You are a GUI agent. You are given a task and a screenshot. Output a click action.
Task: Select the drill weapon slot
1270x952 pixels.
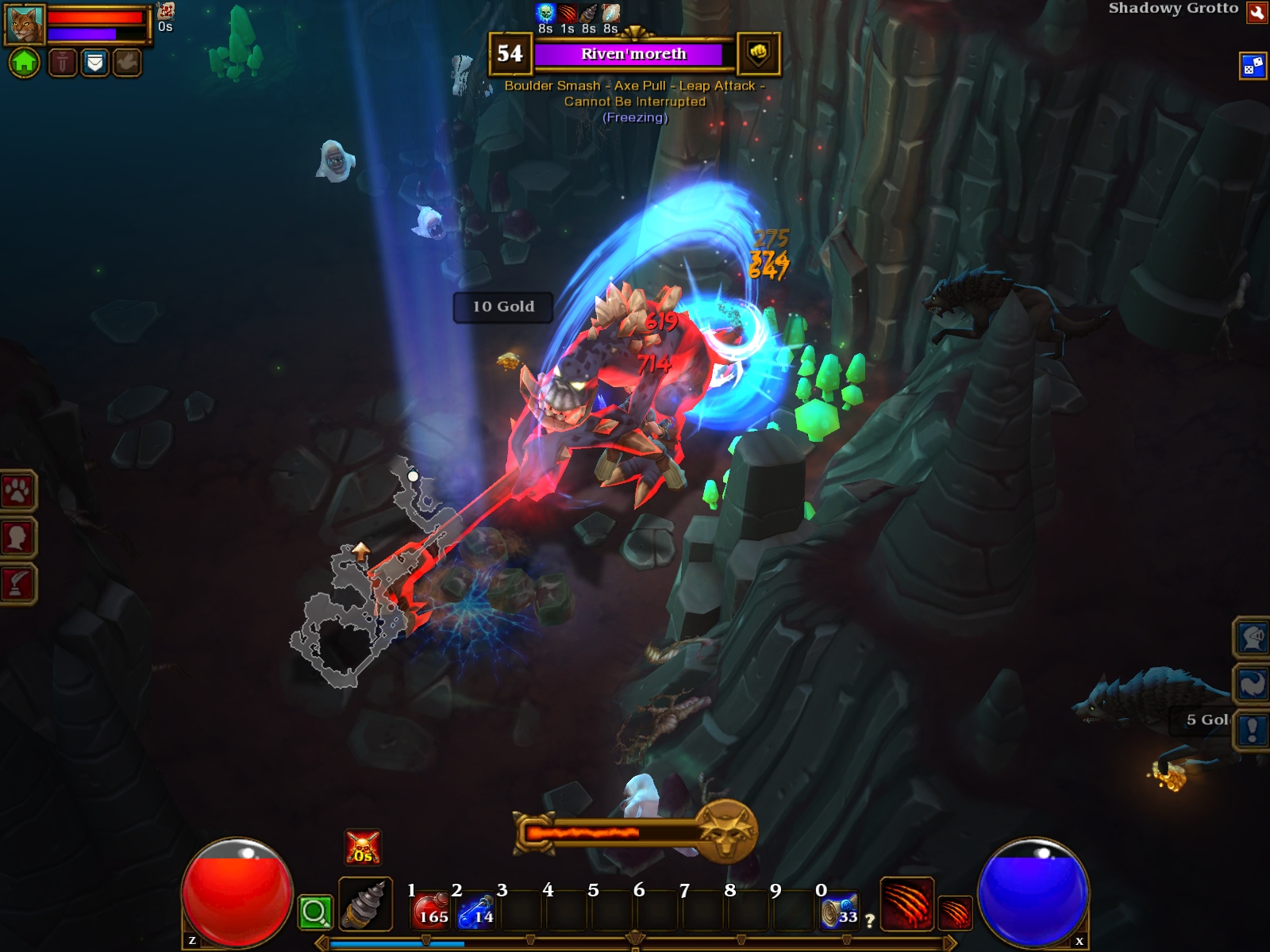click(x=365, y=904)
